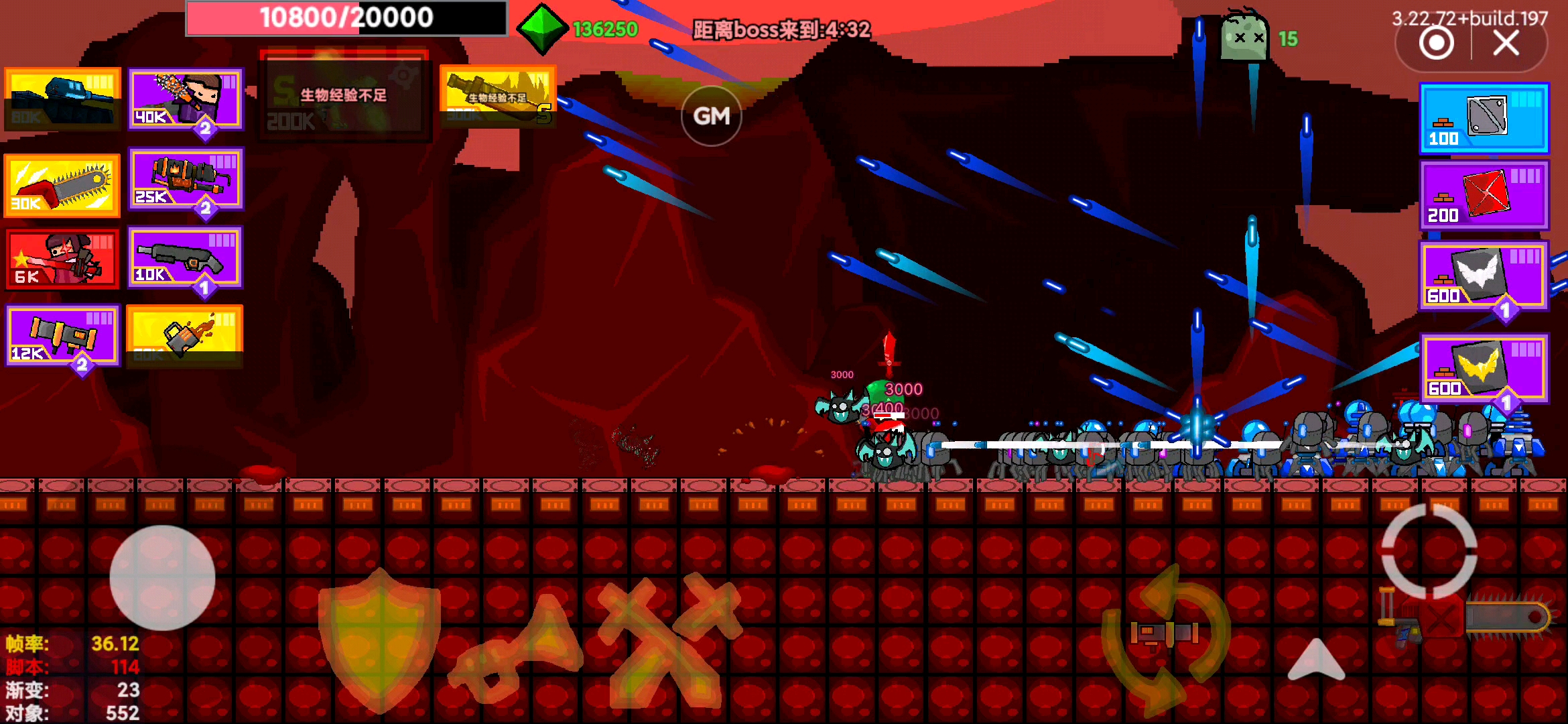
Task: Tap the round GM button
Action: tap(711, 116)
